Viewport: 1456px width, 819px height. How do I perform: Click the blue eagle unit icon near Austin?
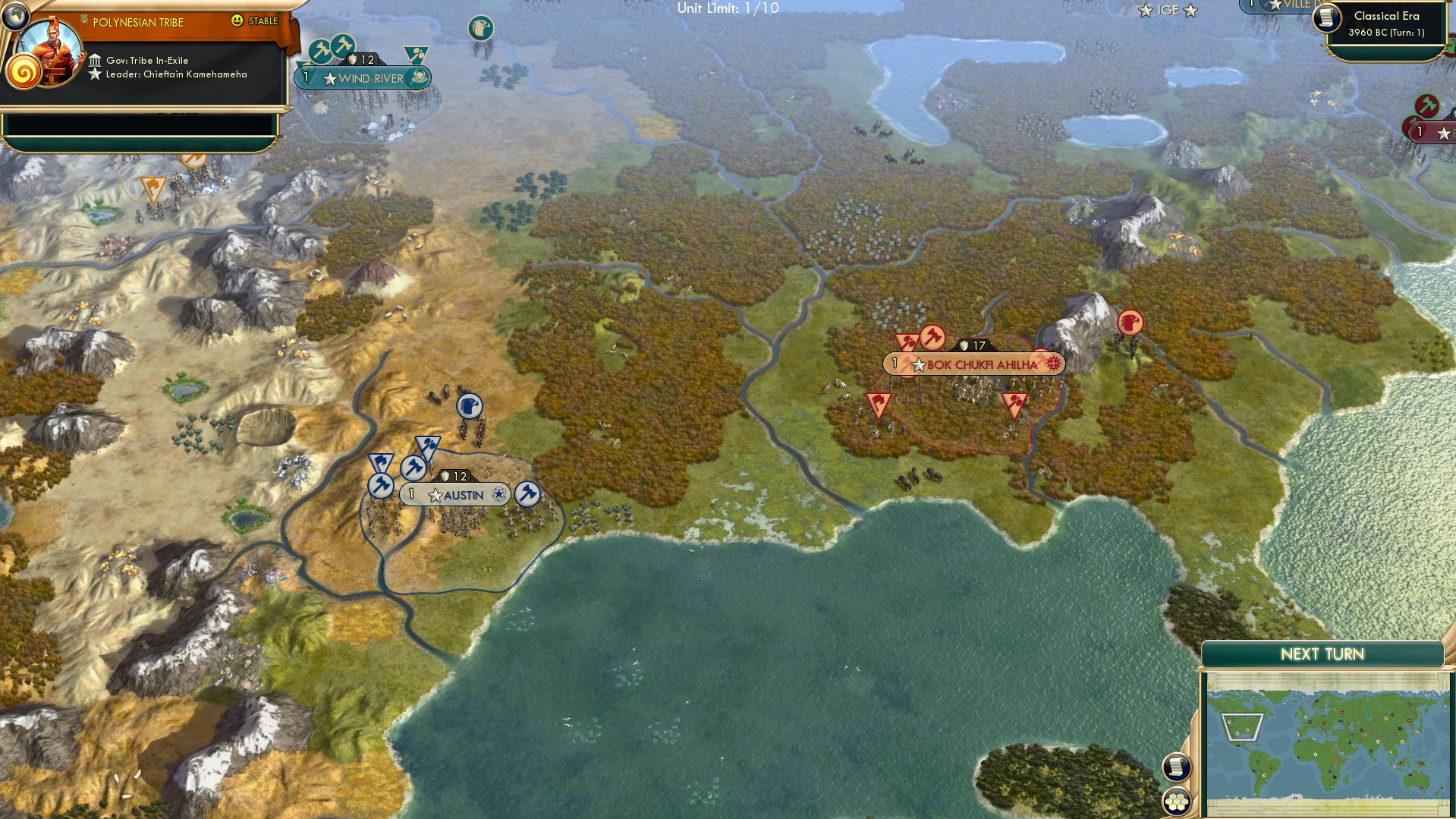click(x=470, y=408)
